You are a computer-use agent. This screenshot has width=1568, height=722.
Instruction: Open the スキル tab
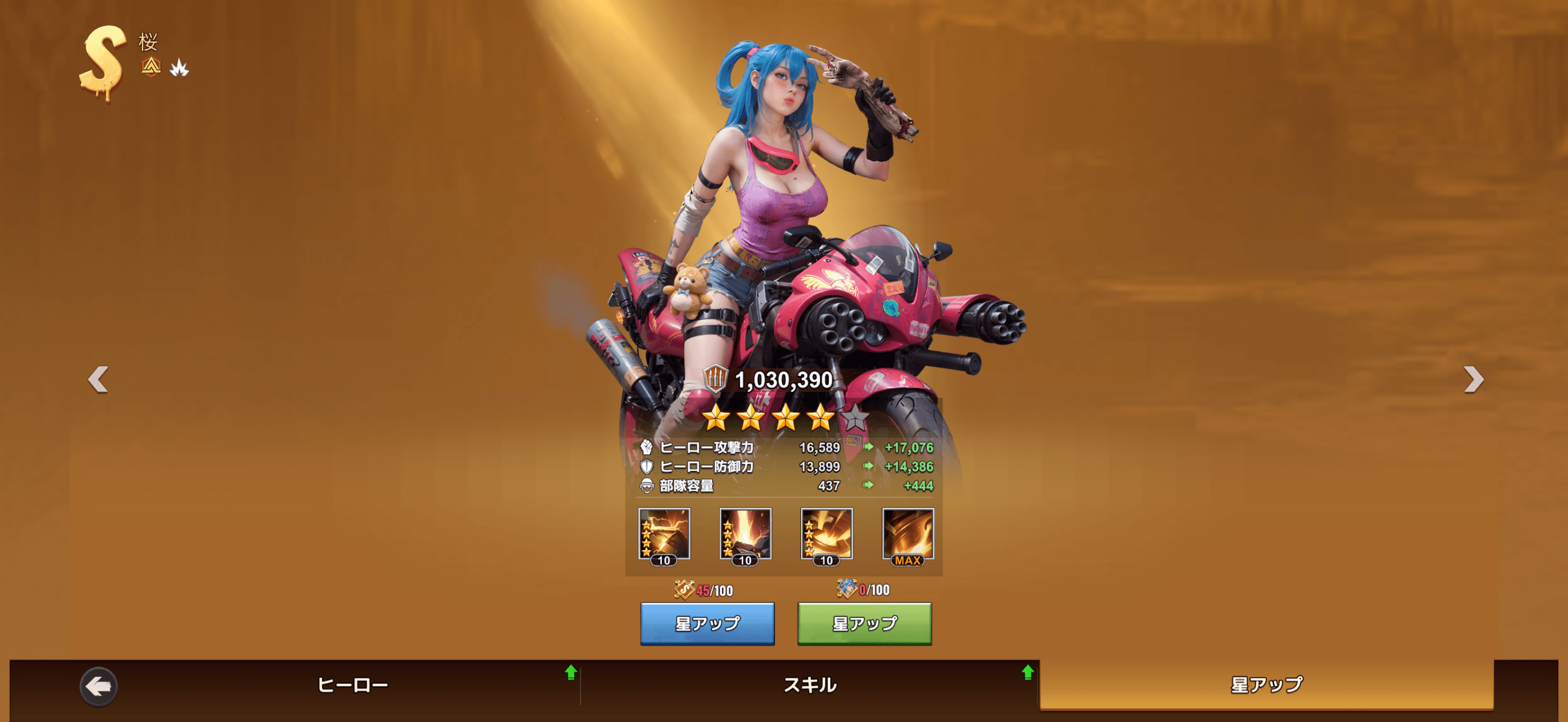810,685
